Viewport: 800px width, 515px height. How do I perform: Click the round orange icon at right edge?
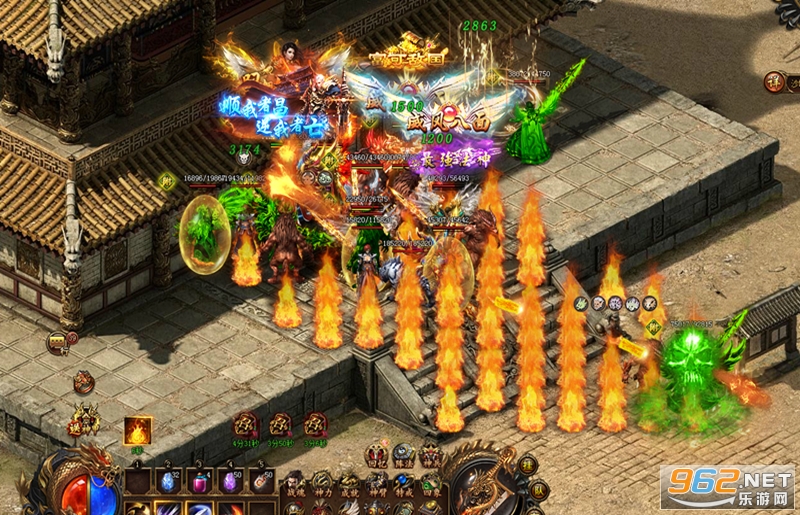(x=775, y=82)
